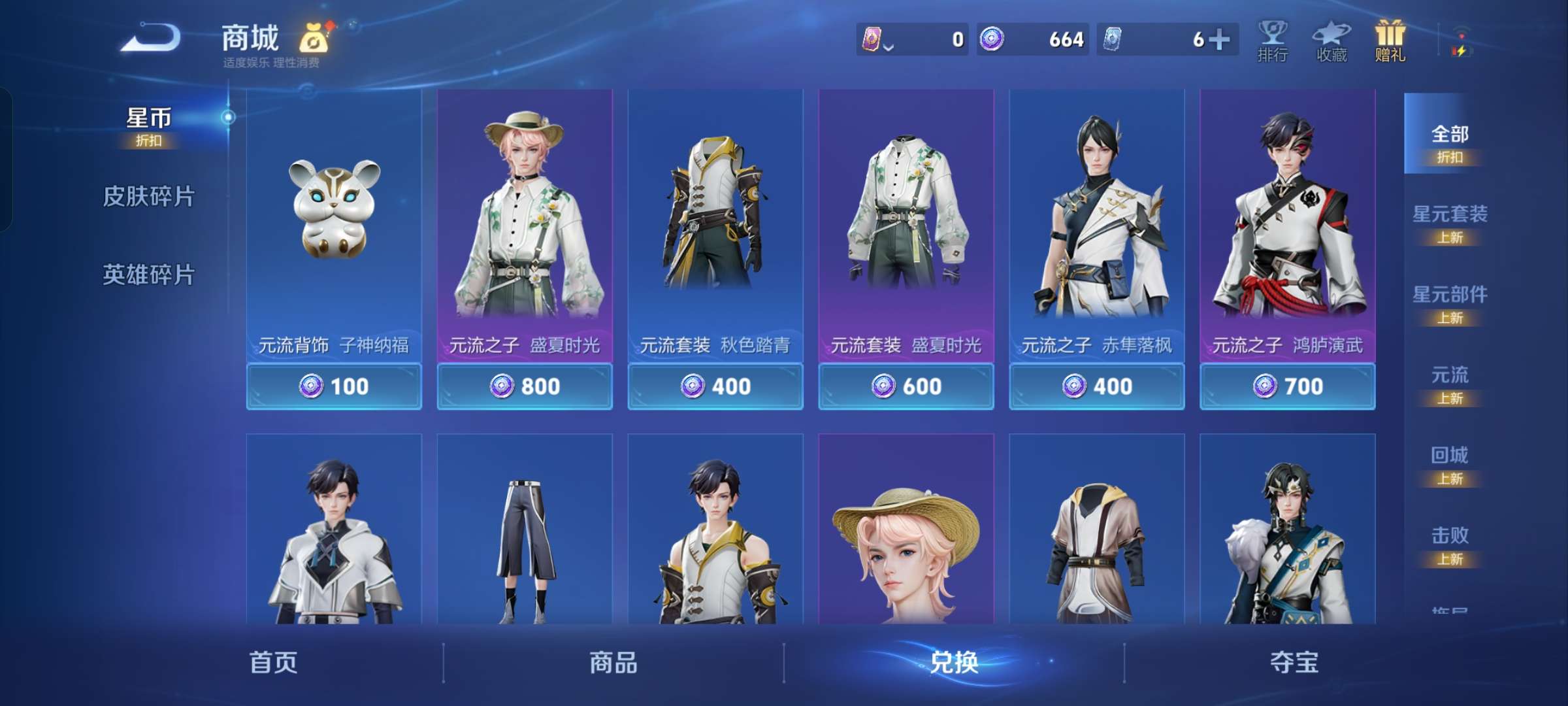This screenshot has width=1568, height=706.
Task: Tap the plus icon to buy more crystals
Action: [x=1226, y=39]
